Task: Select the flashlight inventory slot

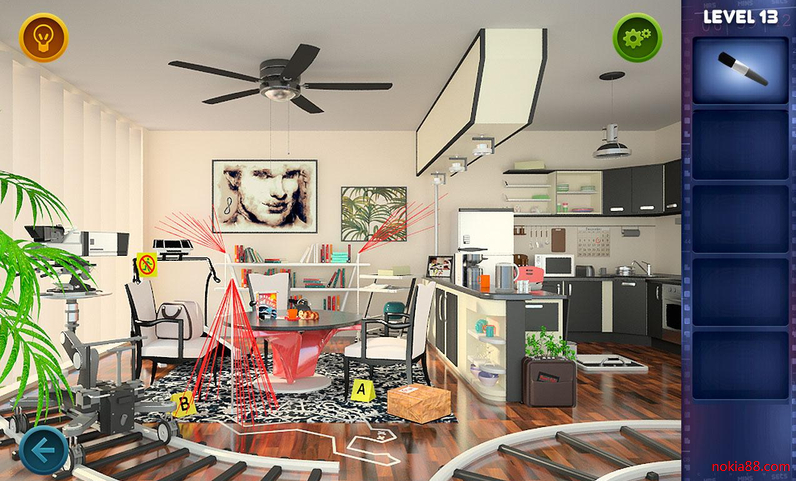Action: [x=740, y=70]
